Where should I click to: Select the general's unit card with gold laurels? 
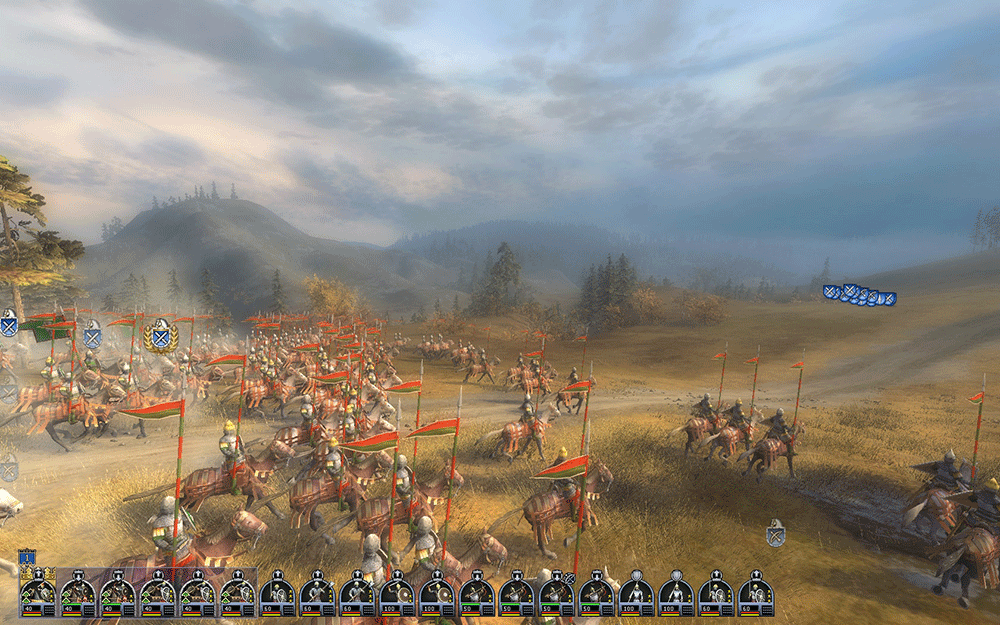[38, 593]
